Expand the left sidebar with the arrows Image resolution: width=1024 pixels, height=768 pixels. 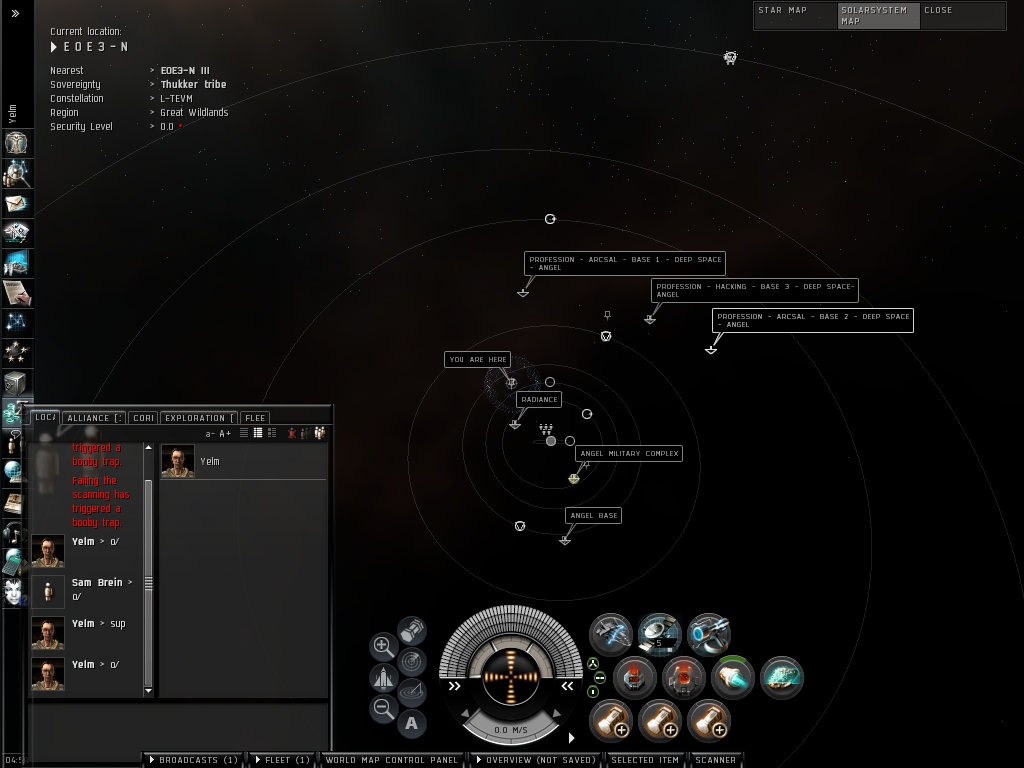tap(15, 13)
